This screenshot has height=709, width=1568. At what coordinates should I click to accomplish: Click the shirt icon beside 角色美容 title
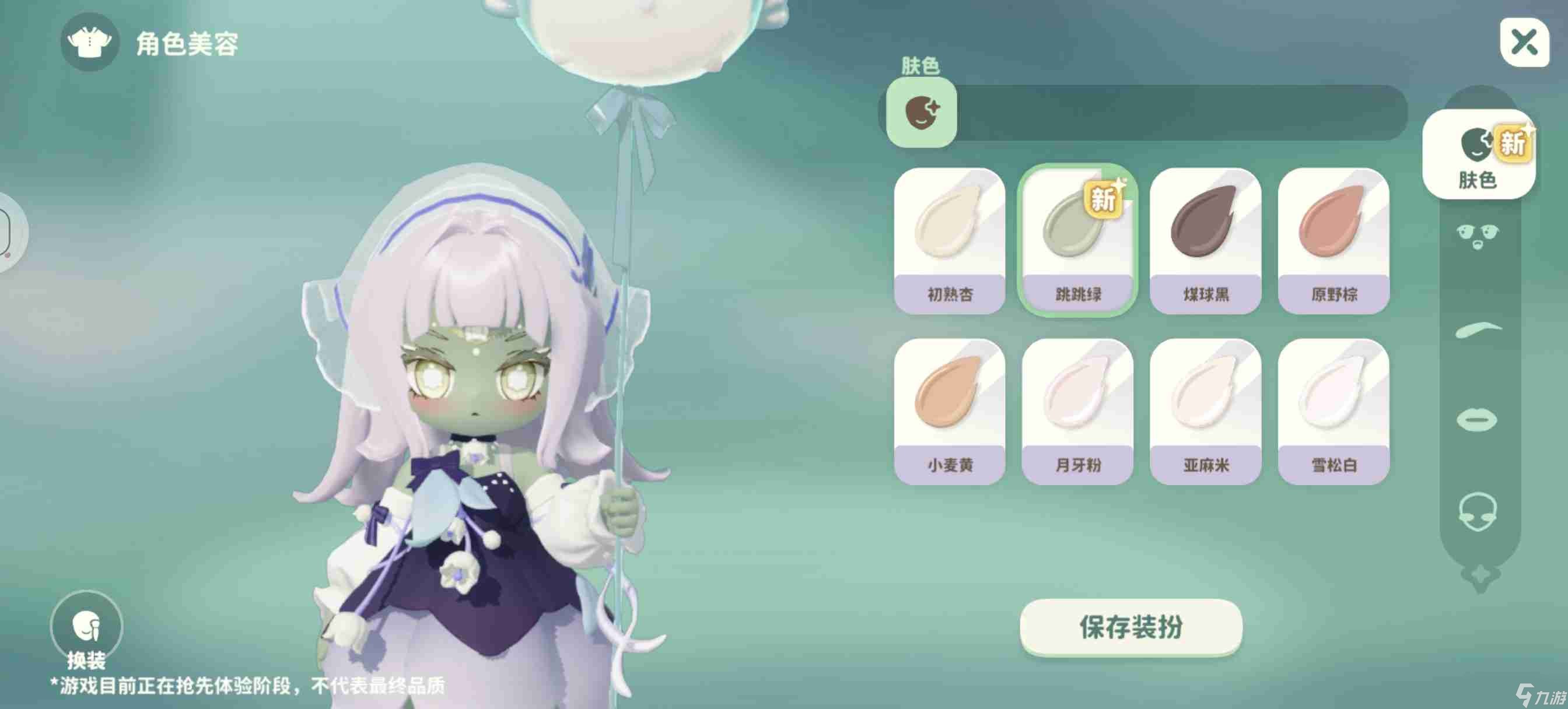(89, 44)
